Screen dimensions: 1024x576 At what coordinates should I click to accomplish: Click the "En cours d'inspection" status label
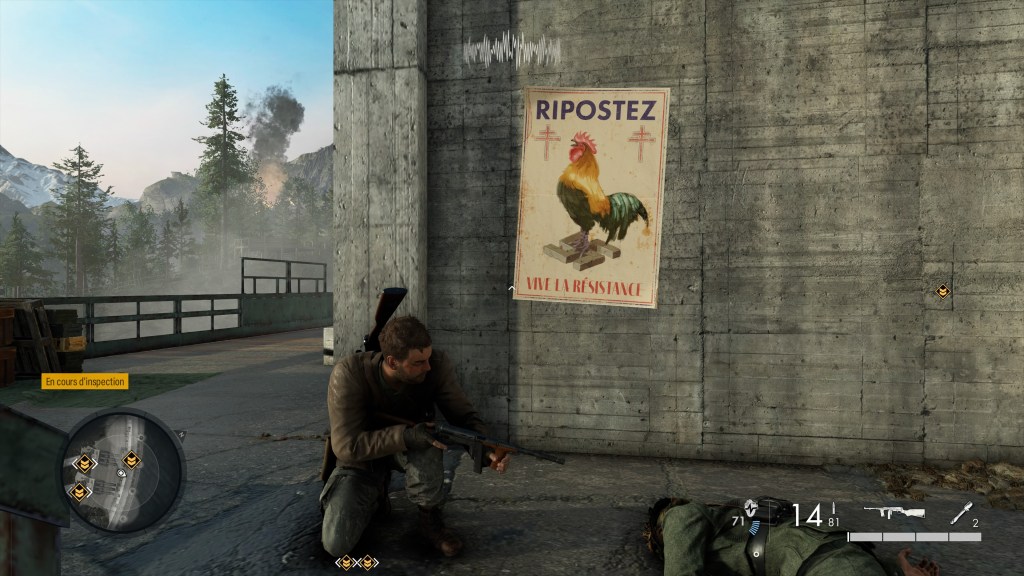pos(85,381)
